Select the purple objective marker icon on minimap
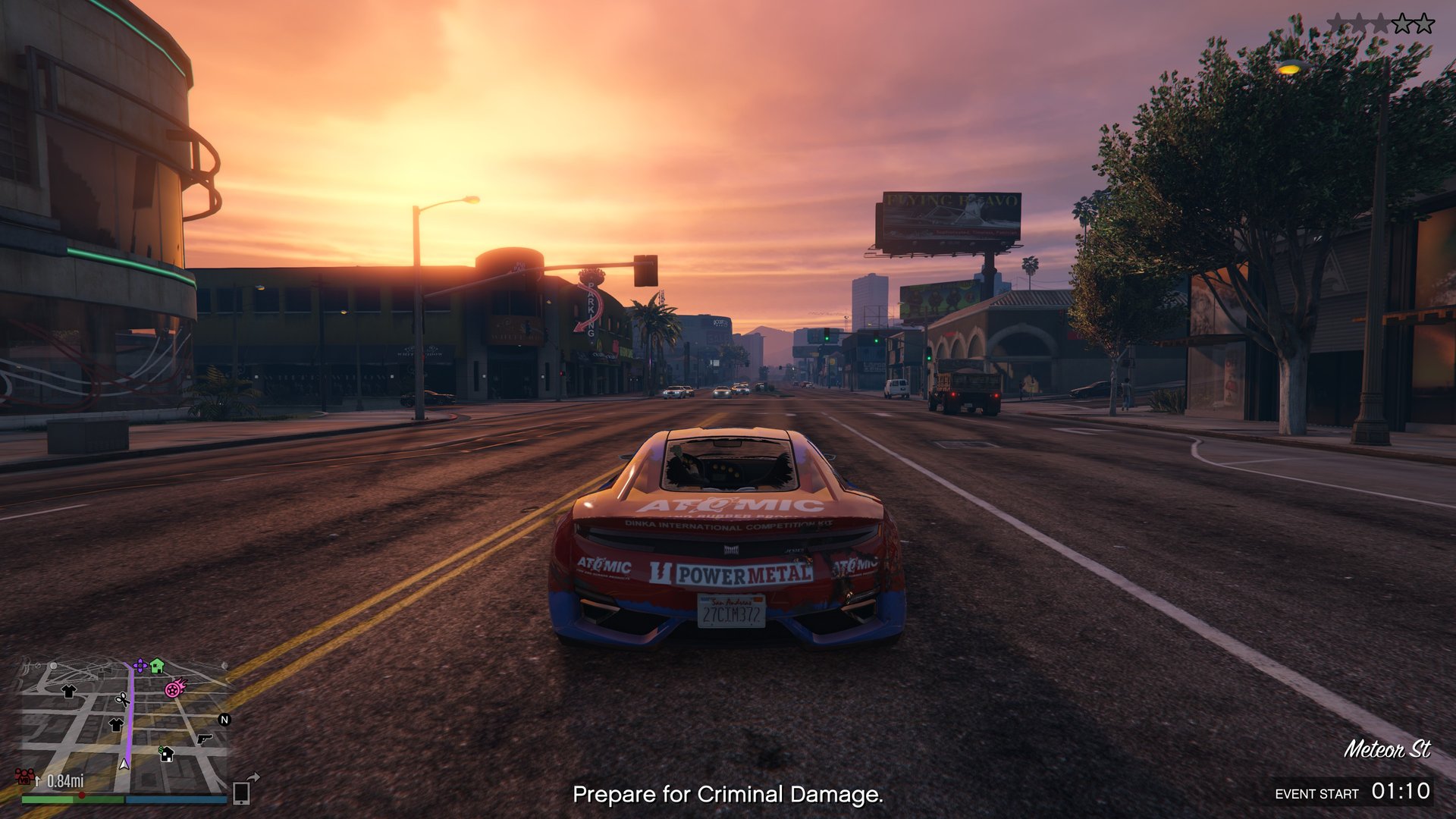 (140, 666)
